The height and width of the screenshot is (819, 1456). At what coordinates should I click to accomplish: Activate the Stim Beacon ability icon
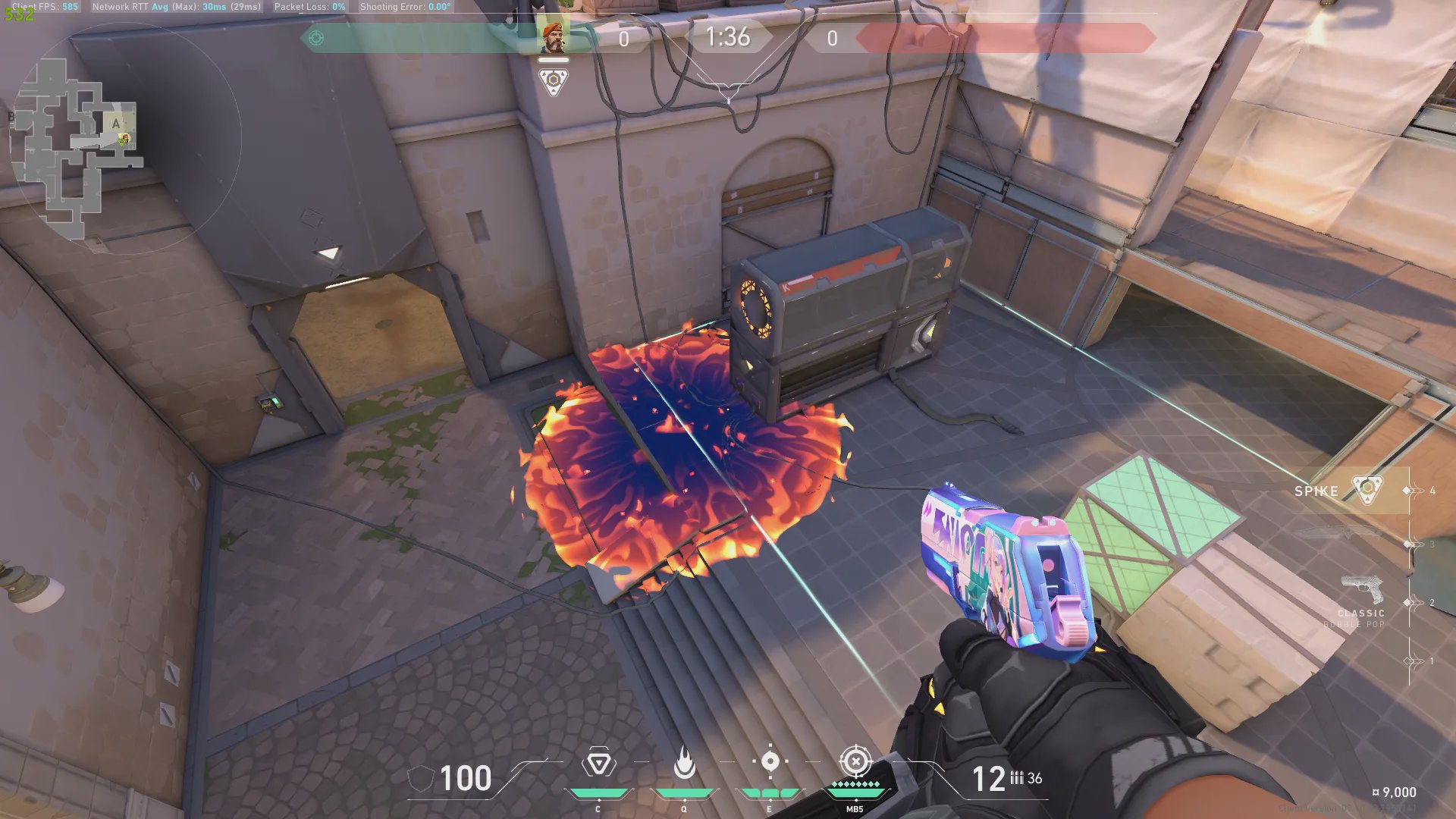[x=598, y=764]
